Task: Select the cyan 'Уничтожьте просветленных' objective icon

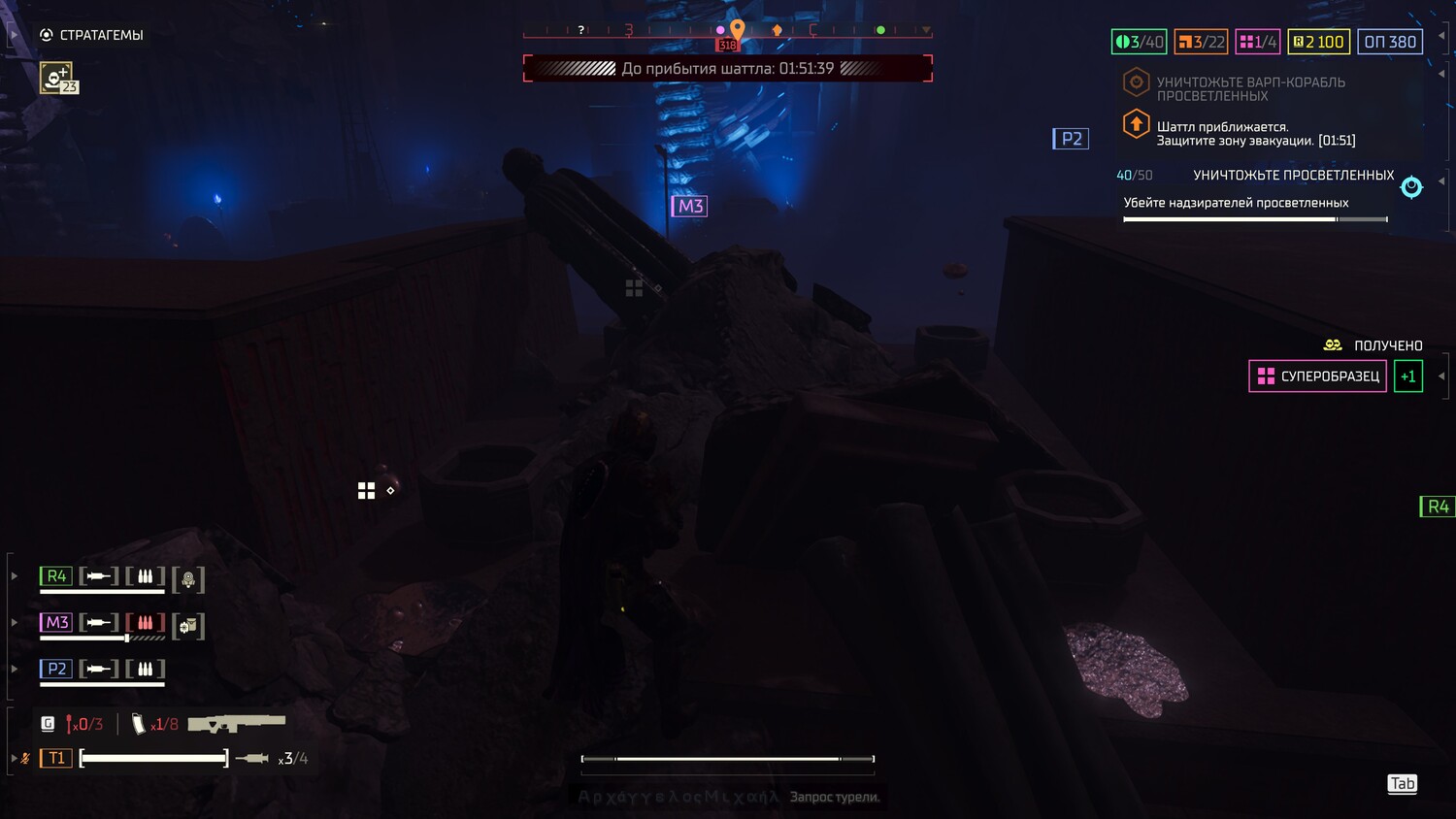Action: [x=1411, y=187]
